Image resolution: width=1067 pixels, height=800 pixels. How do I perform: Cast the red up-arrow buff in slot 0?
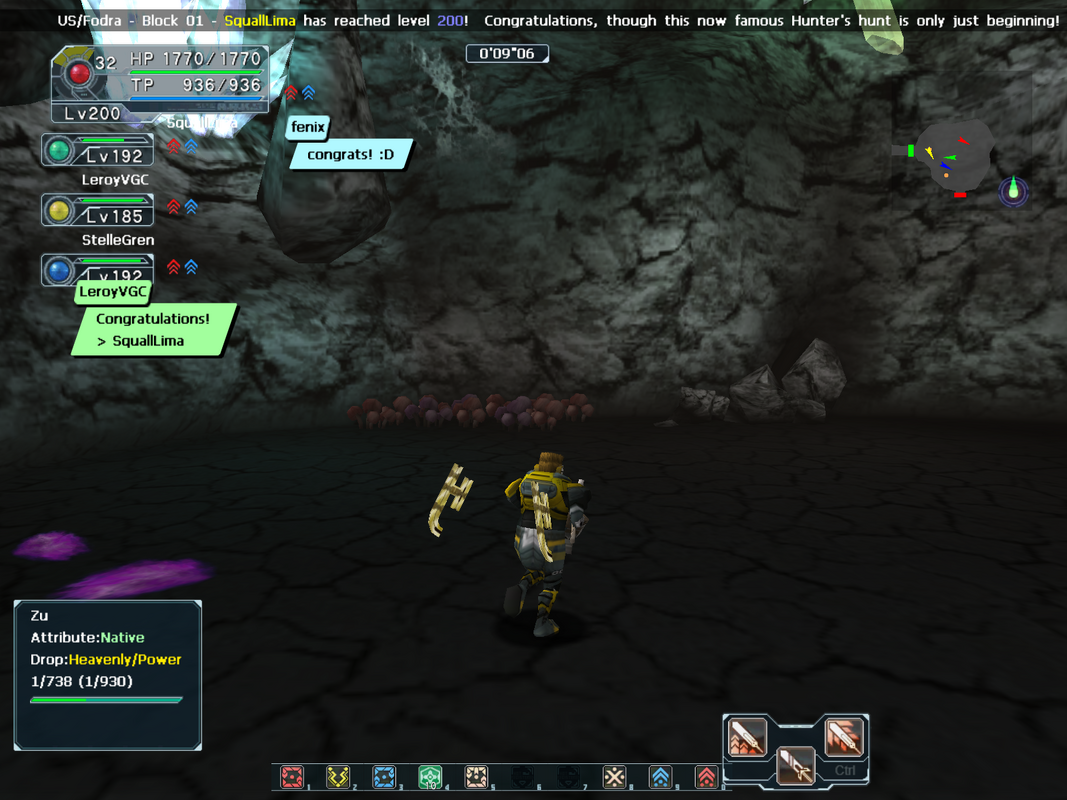(706, 777)
